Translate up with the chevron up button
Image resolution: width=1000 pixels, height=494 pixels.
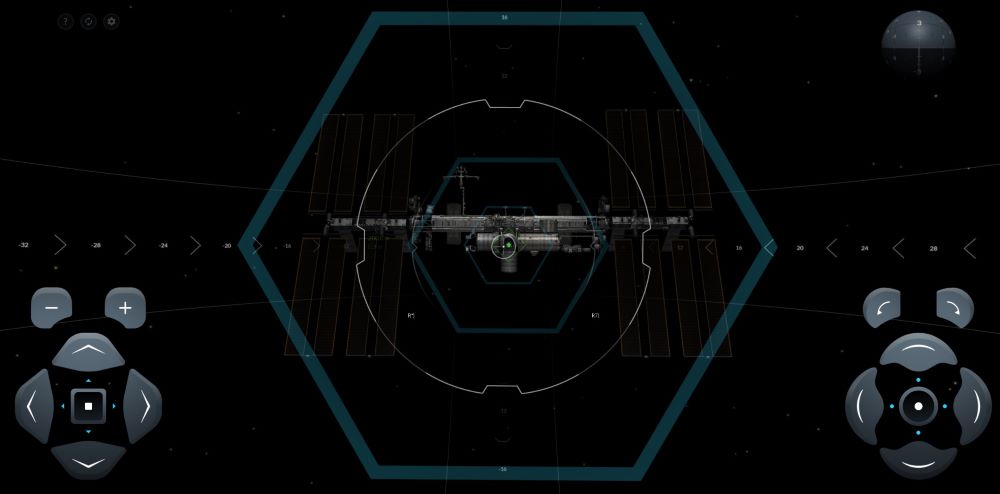(x=88, y=351)
